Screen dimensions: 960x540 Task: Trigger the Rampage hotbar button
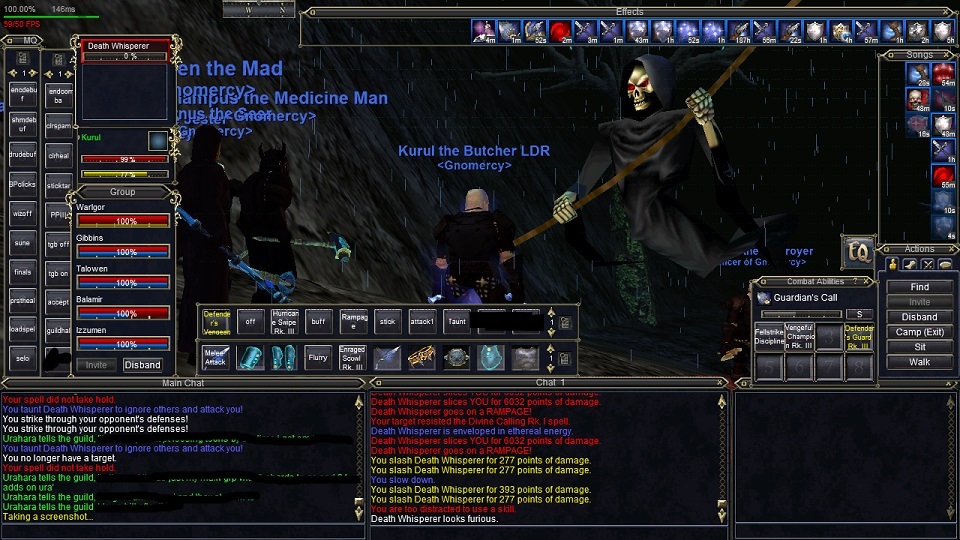pos(354,322)
